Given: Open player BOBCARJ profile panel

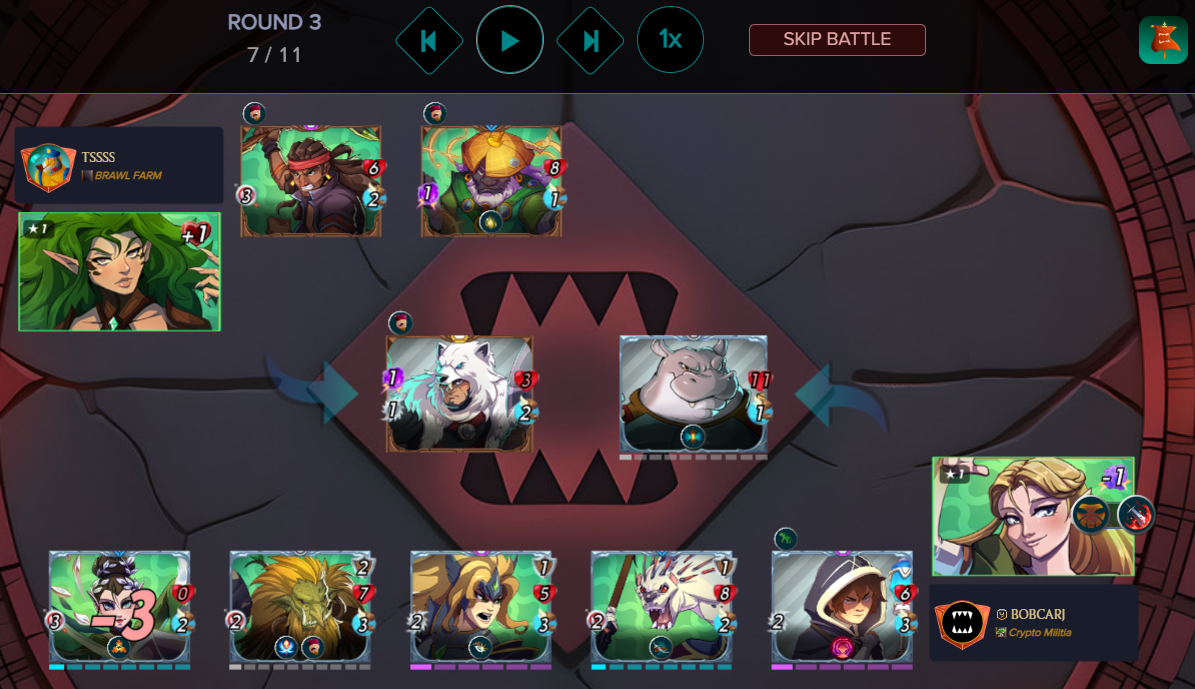Looking at the screenshot, I should coord(1033,622).
